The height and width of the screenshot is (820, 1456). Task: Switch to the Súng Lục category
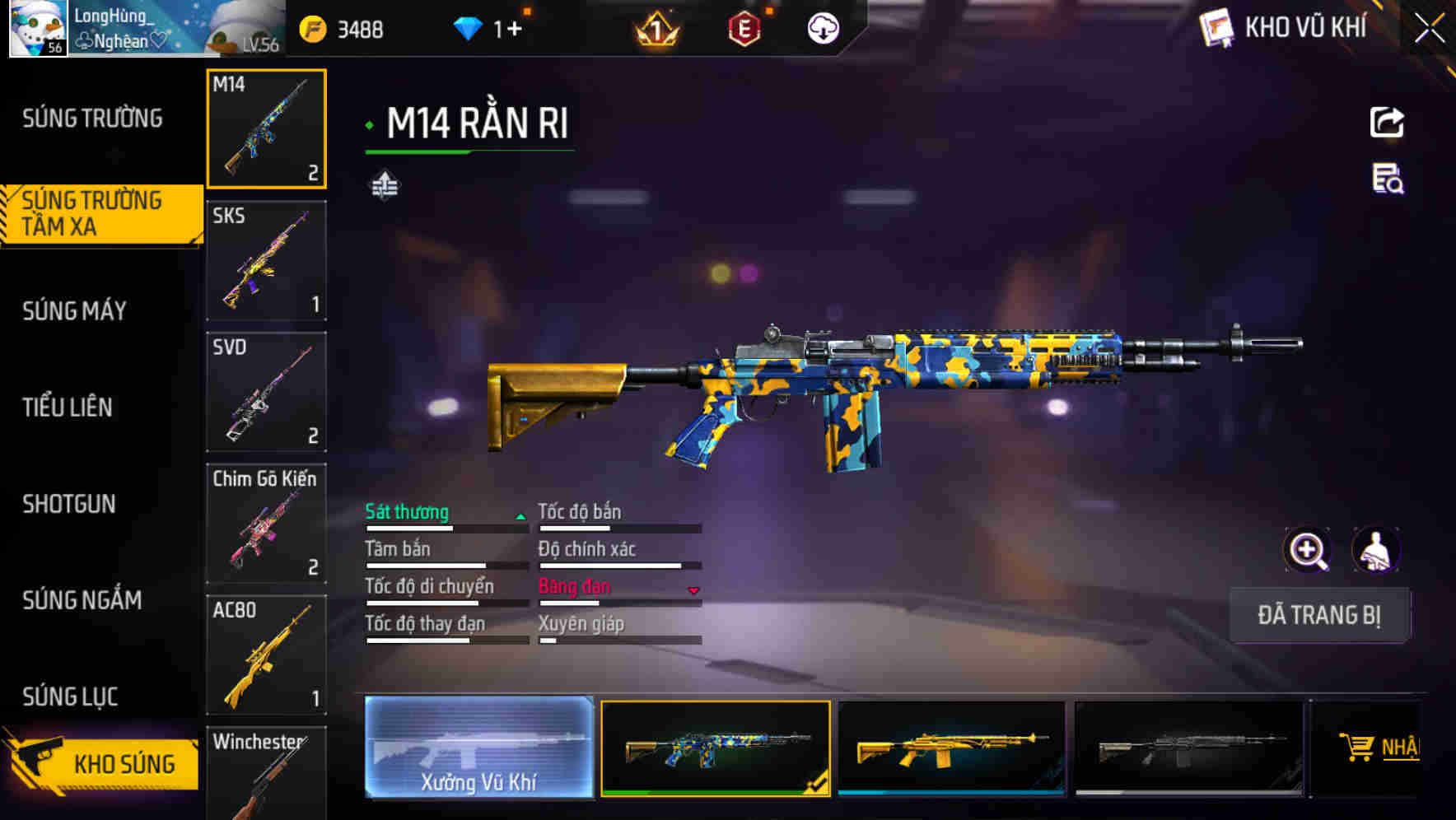[x=70, y=697]
